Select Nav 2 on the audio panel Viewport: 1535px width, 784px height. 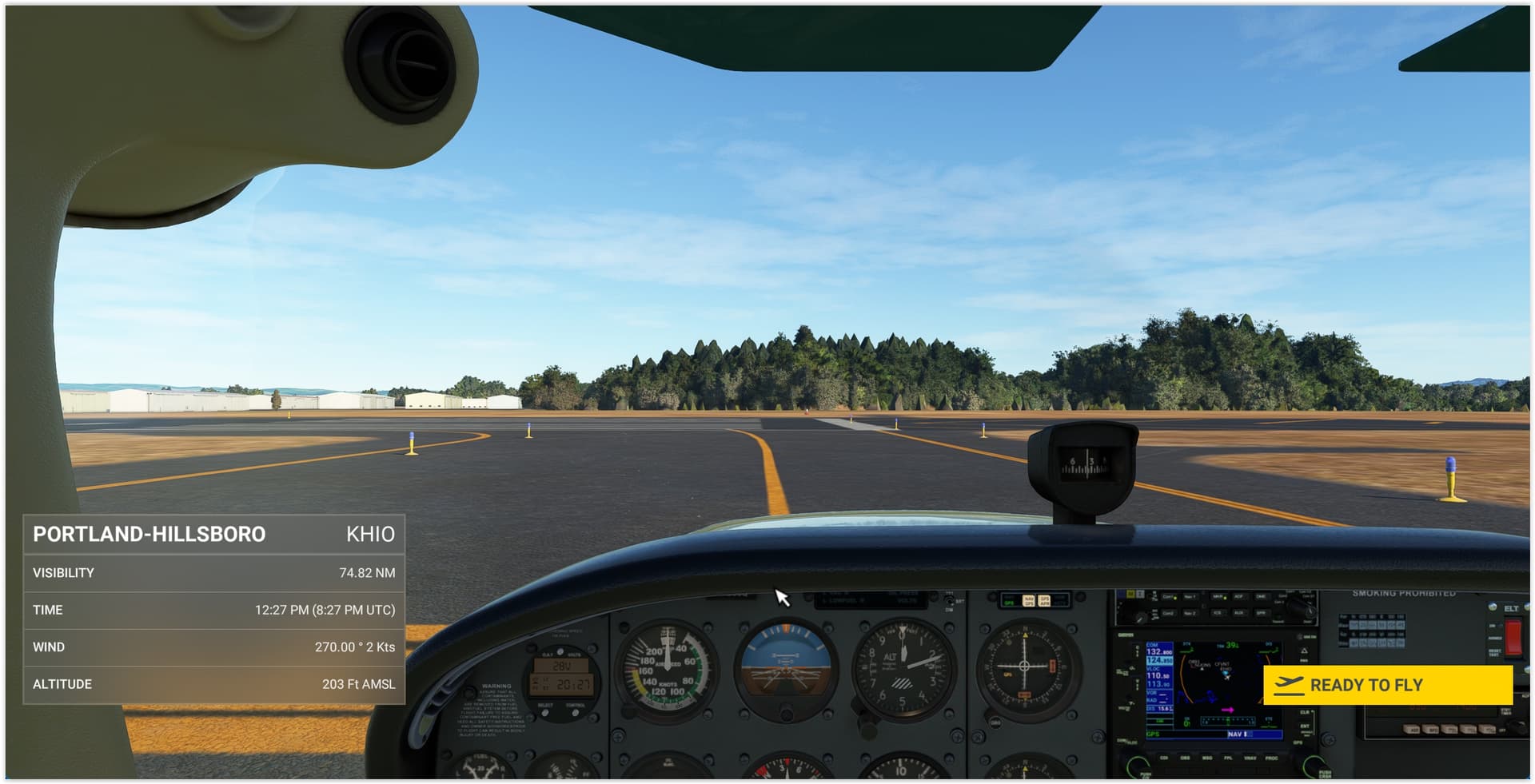1190,613
